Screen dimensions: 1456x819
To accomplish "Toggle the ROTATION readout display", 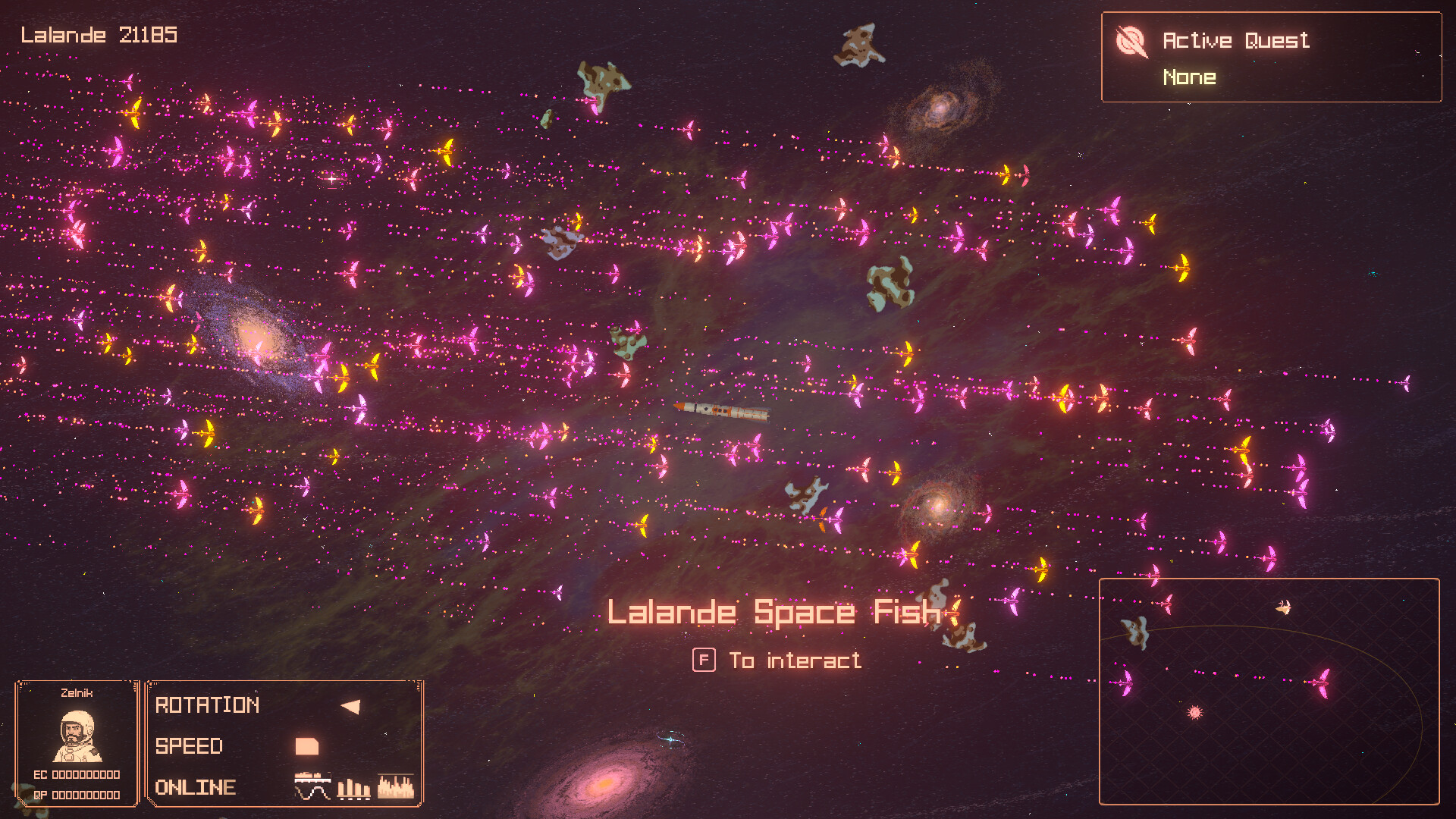I will click(x=206, y=706).
